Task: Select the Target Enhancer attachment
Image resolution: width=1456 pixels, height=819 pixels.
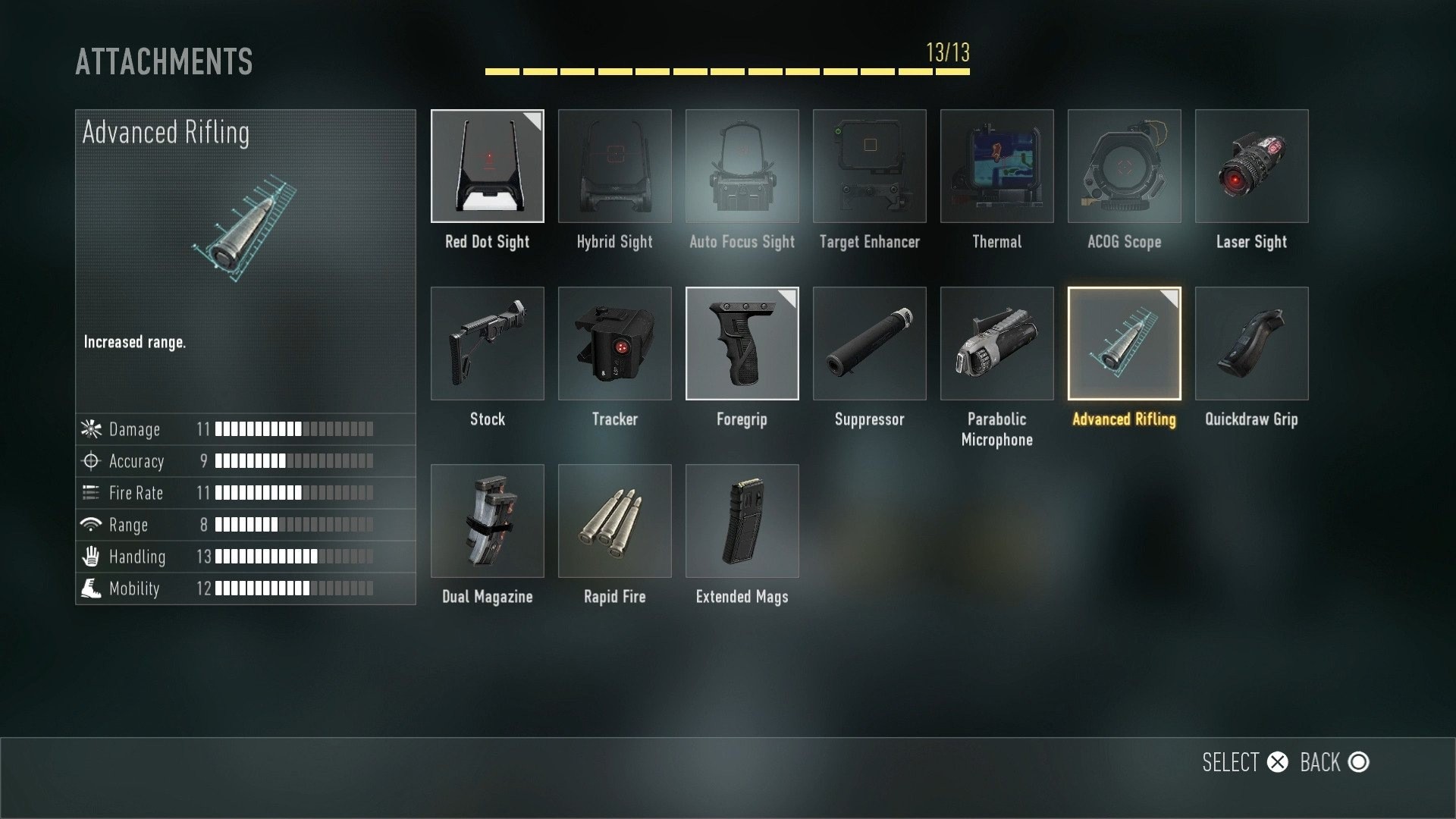Action: point(869,166)
